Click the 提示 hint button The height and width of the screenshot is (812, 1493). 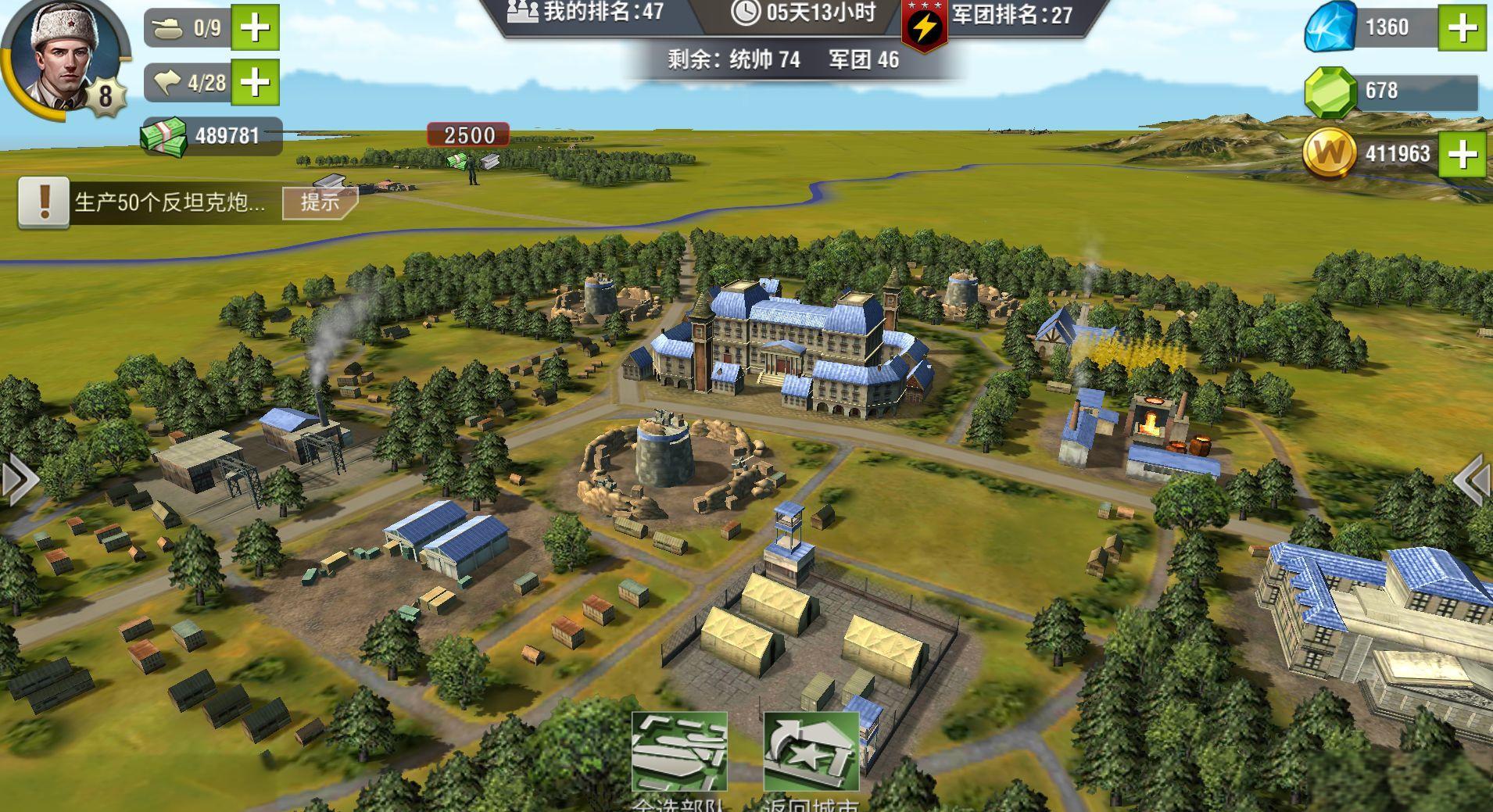coord(320,202)
